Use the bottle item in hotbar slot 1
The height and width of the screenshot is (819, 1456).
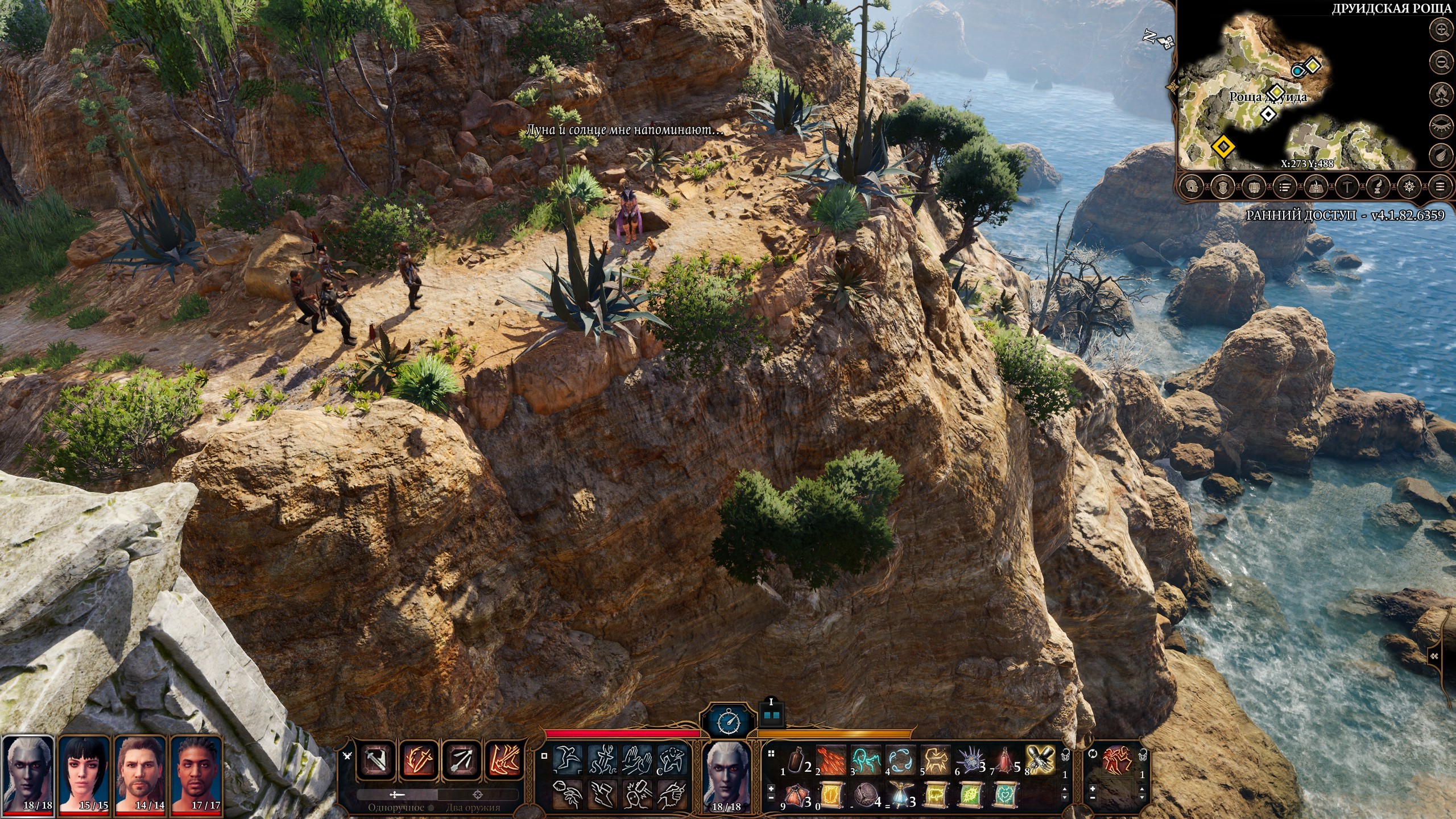pyautogui.click(x=797, y=760)
